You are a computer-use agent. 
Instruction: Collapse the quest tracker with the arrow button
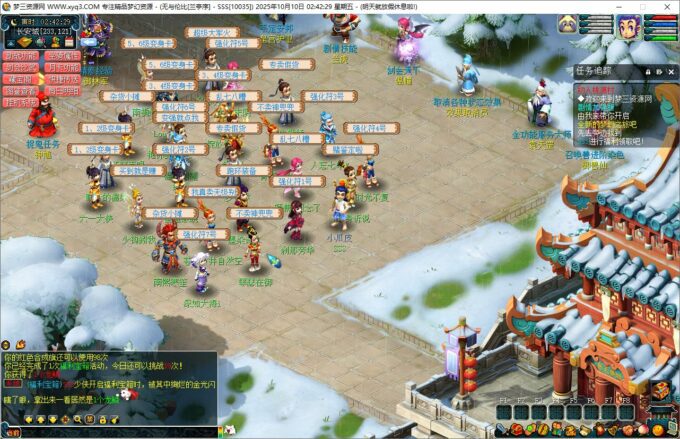[658, 71]
